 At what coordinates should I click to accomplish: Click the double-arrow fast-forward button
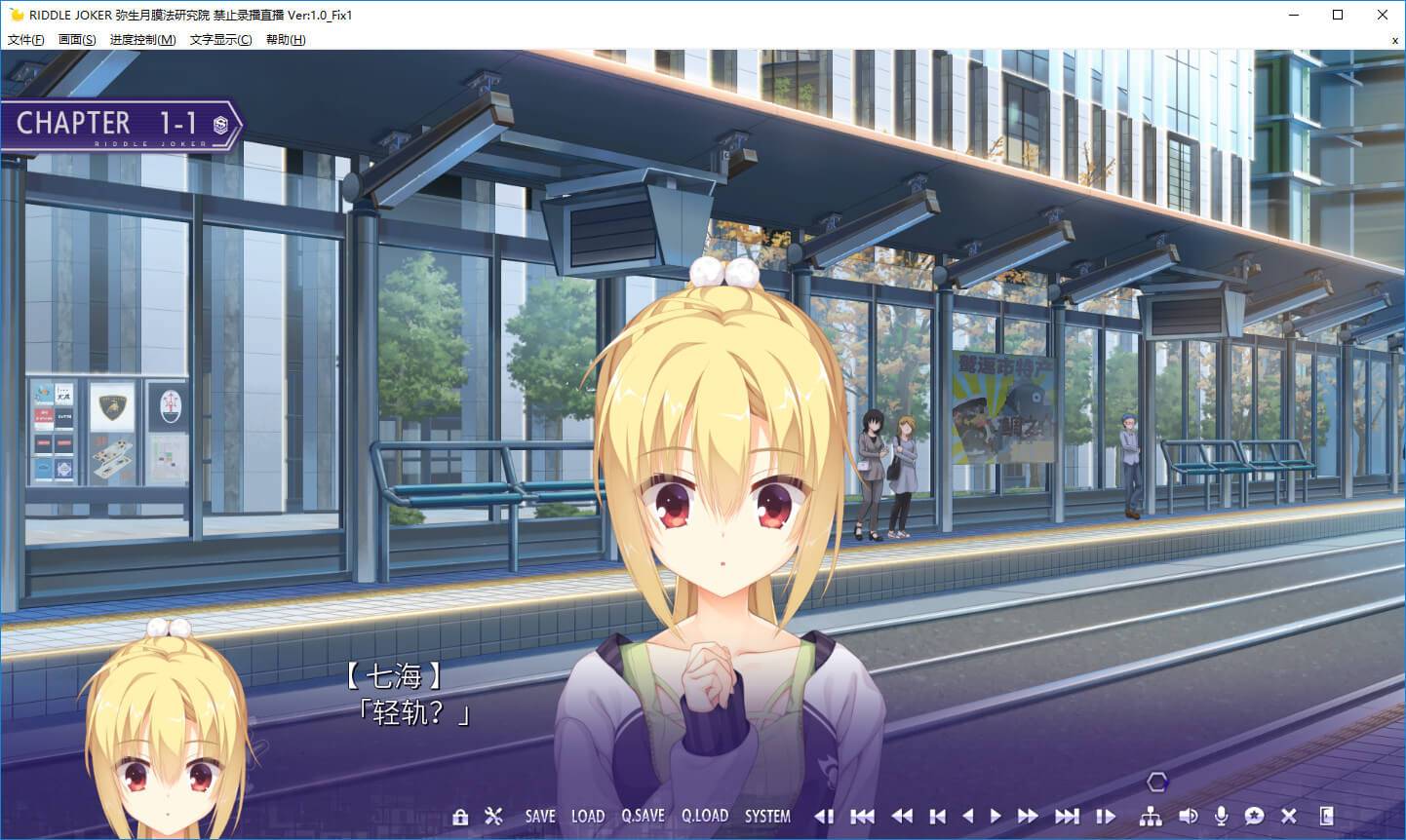(x=1028, y=817)
